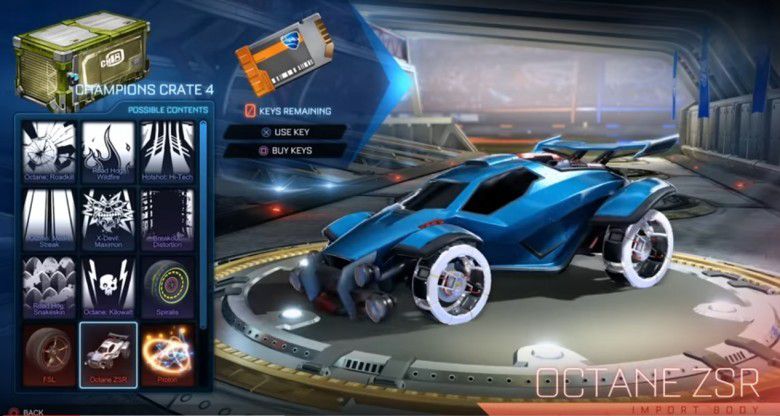
Task: Go back from the crate screen
Action: (x=30, y=411)
